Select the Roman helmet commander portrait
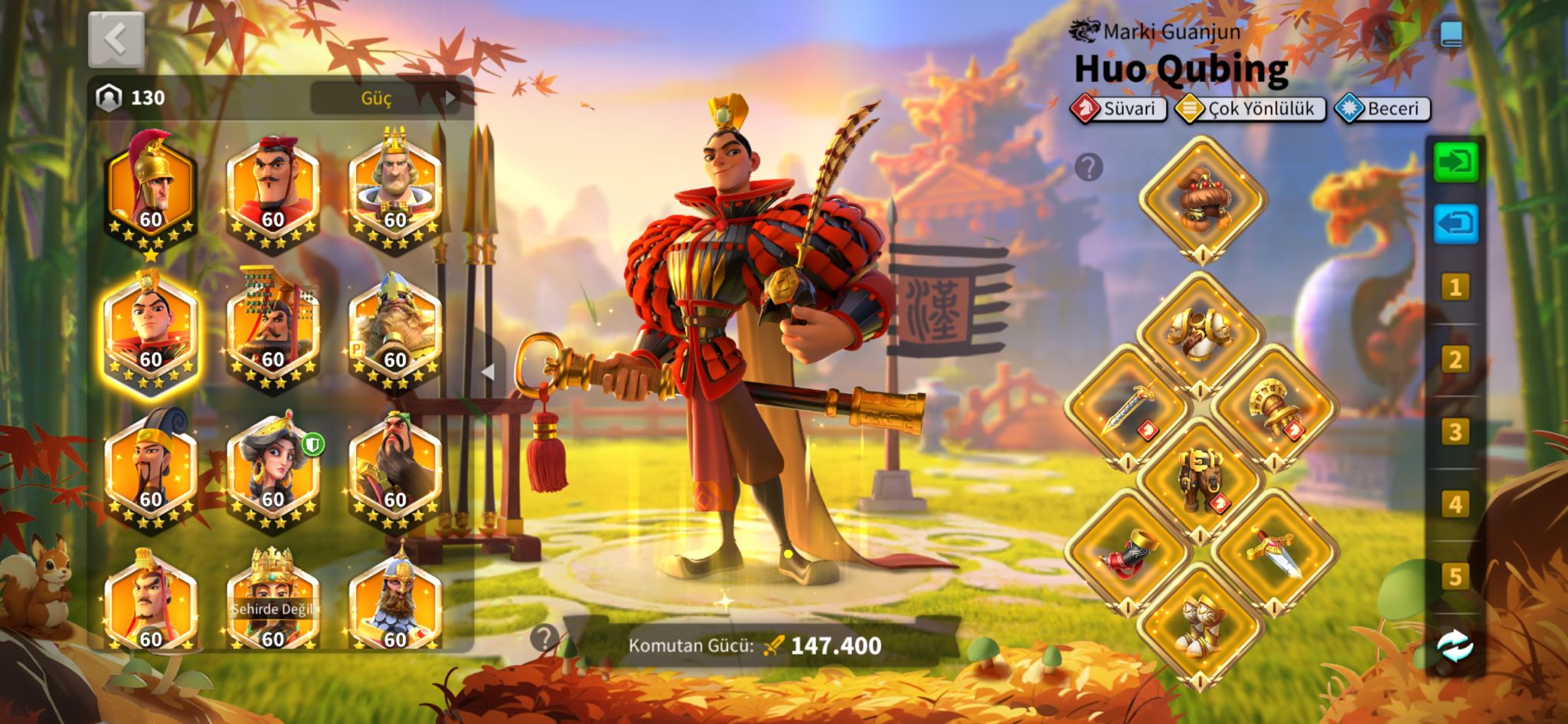 [151, 188]
